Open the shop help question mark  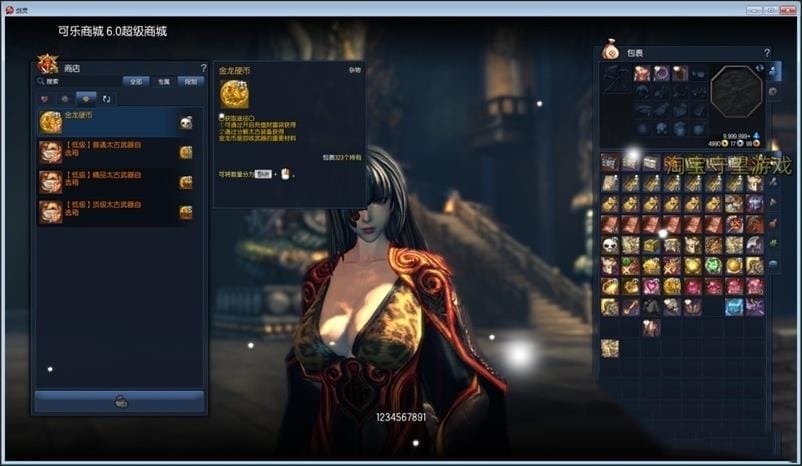tap(203, 68)
